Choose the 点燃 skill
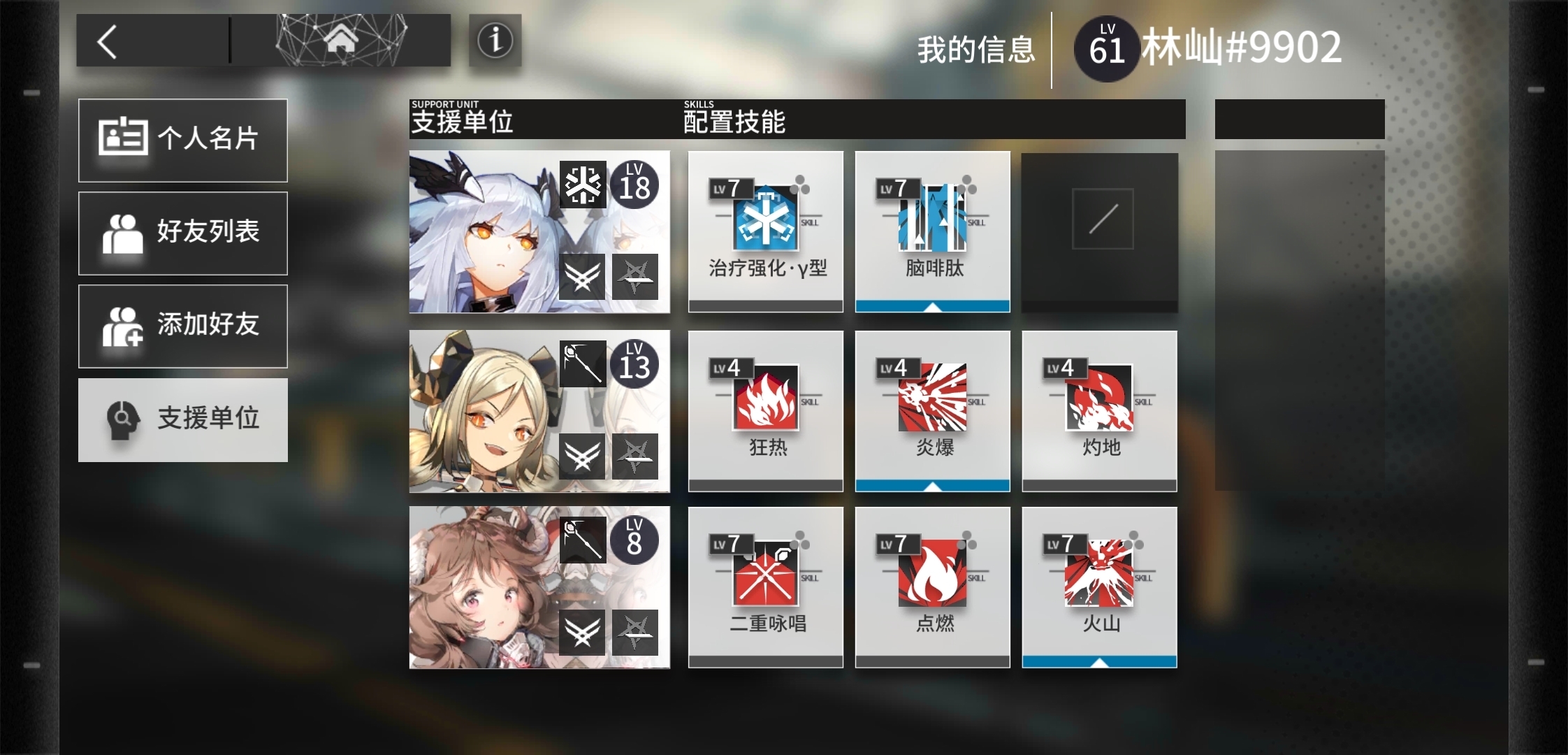The height and width of the screenshot is (755, 1568). point(933,587)
